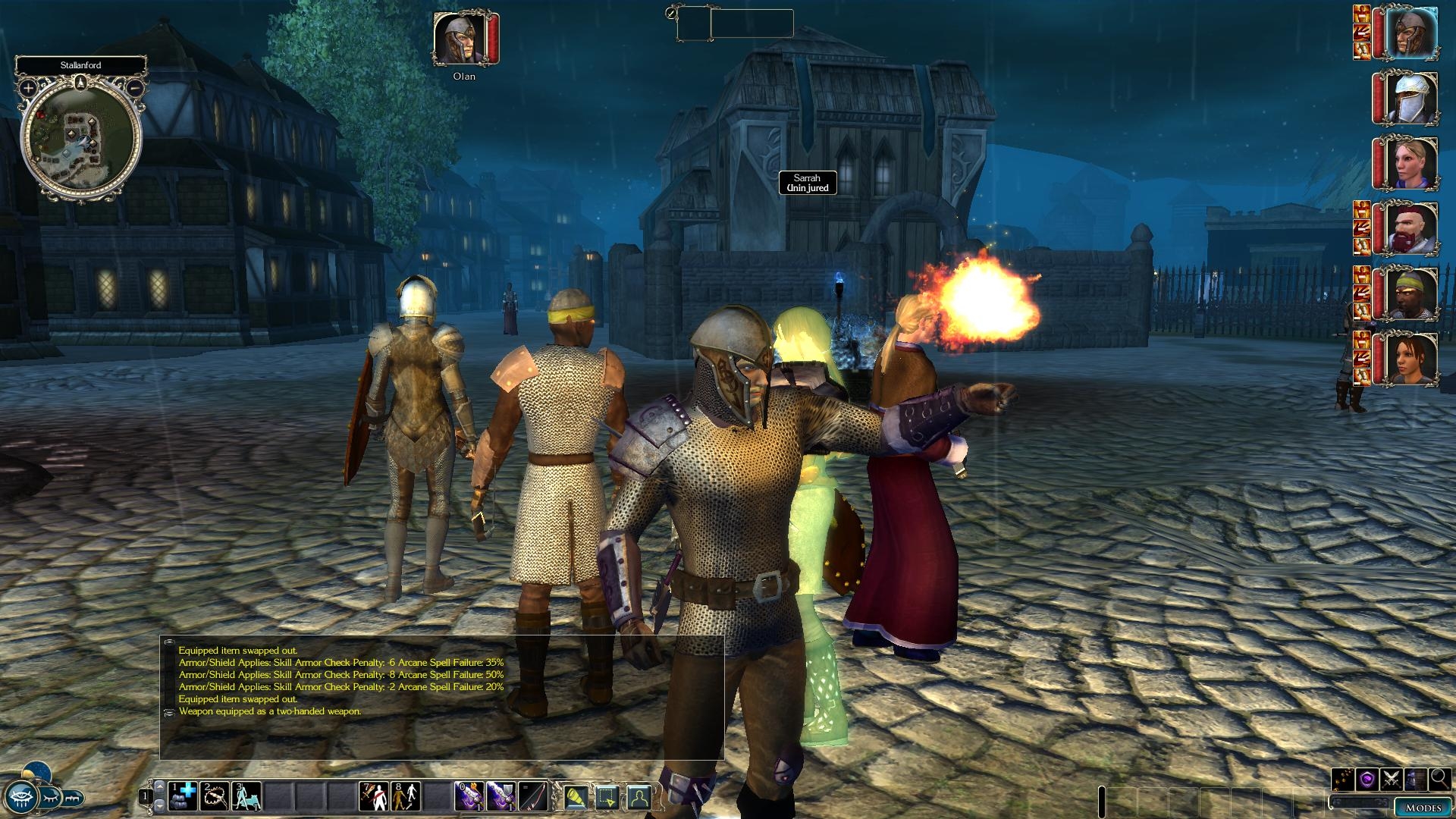Select the yellow-headband companion portrait
1456x819 pixels.
tap(1411, 293)
